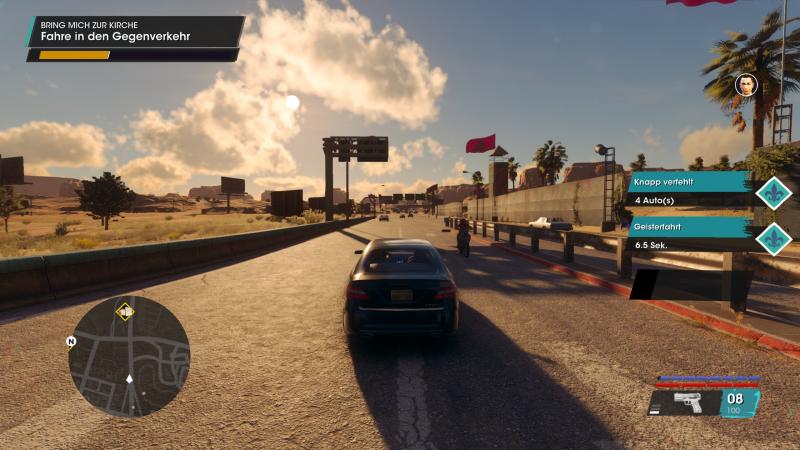This screenshot has height=450, width=800.
Task: Select the companion portrait icon
Action: click(x=746, y=85)
